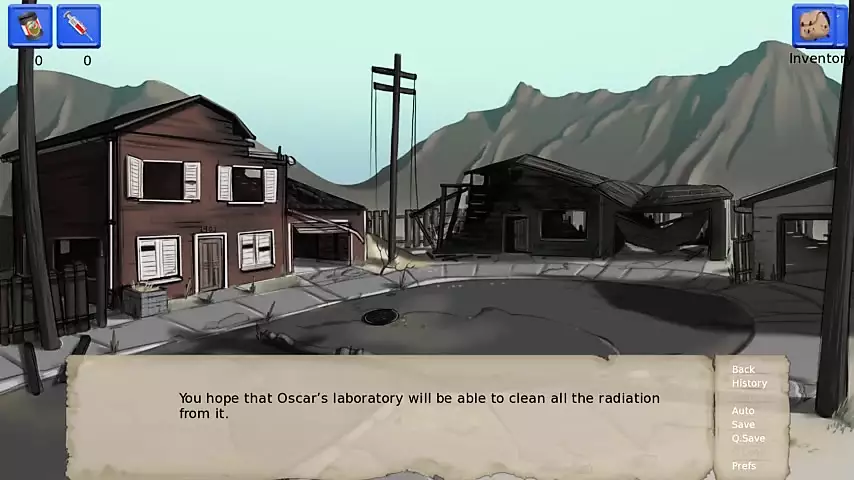Open the dialogue History
The width and height of the screenshot is (854, 480).
coord(749,384)
